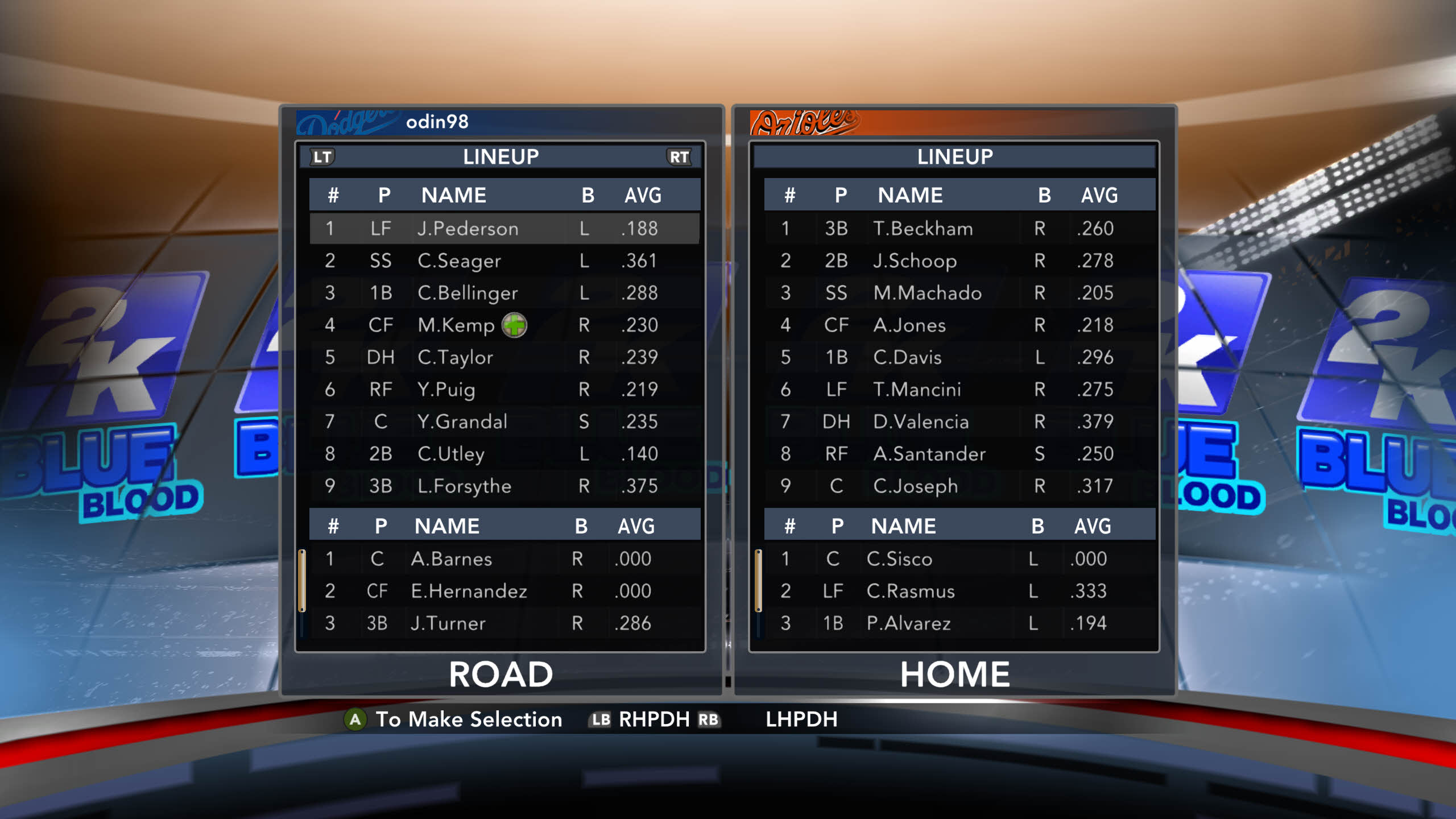This screenshot has width=1456, height=819.
Task: Choose M.Machado's lineup row
Action: [x=959, y=293]
